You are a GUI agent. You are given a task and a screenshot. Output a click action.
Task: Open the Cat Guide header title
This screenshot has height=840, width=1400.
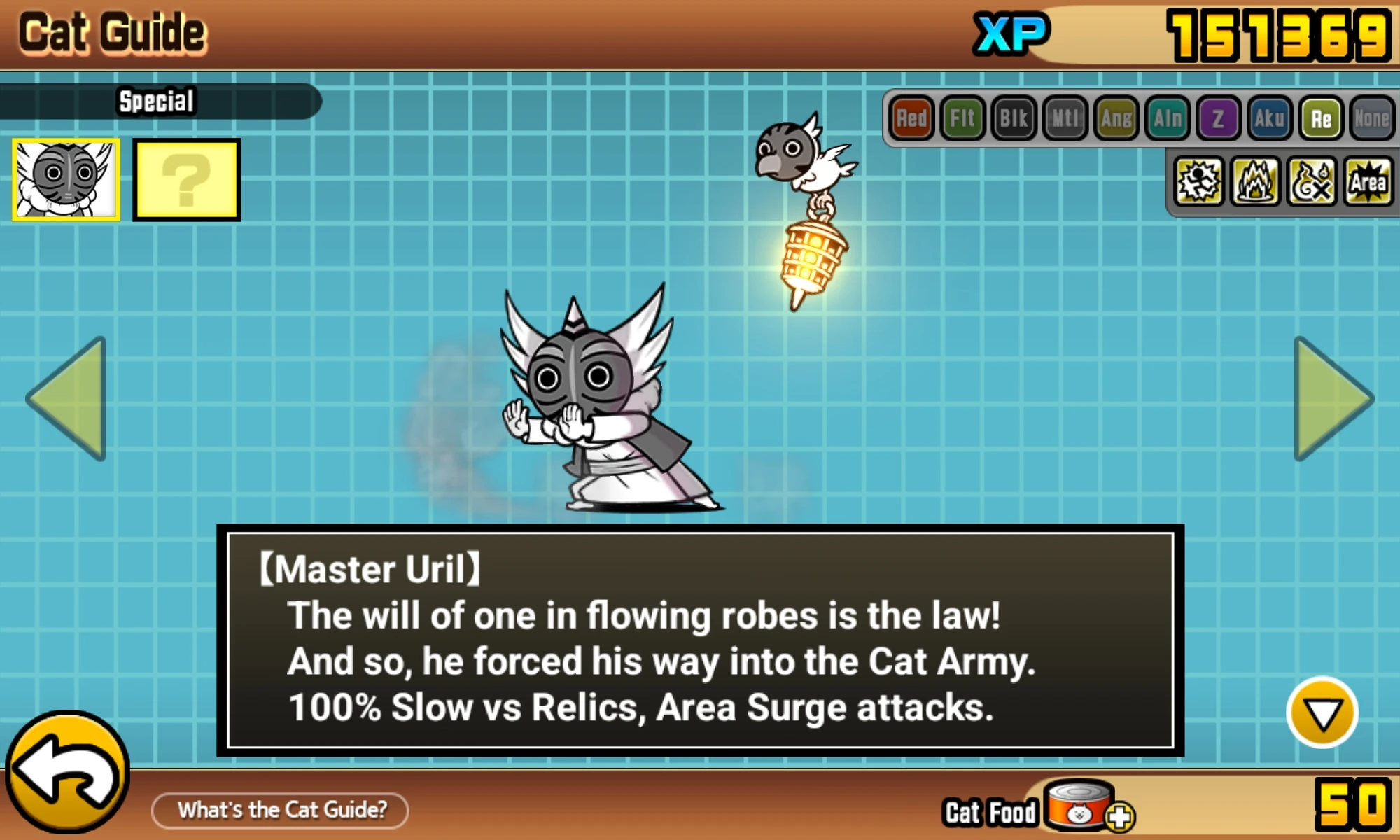point(112,31)
